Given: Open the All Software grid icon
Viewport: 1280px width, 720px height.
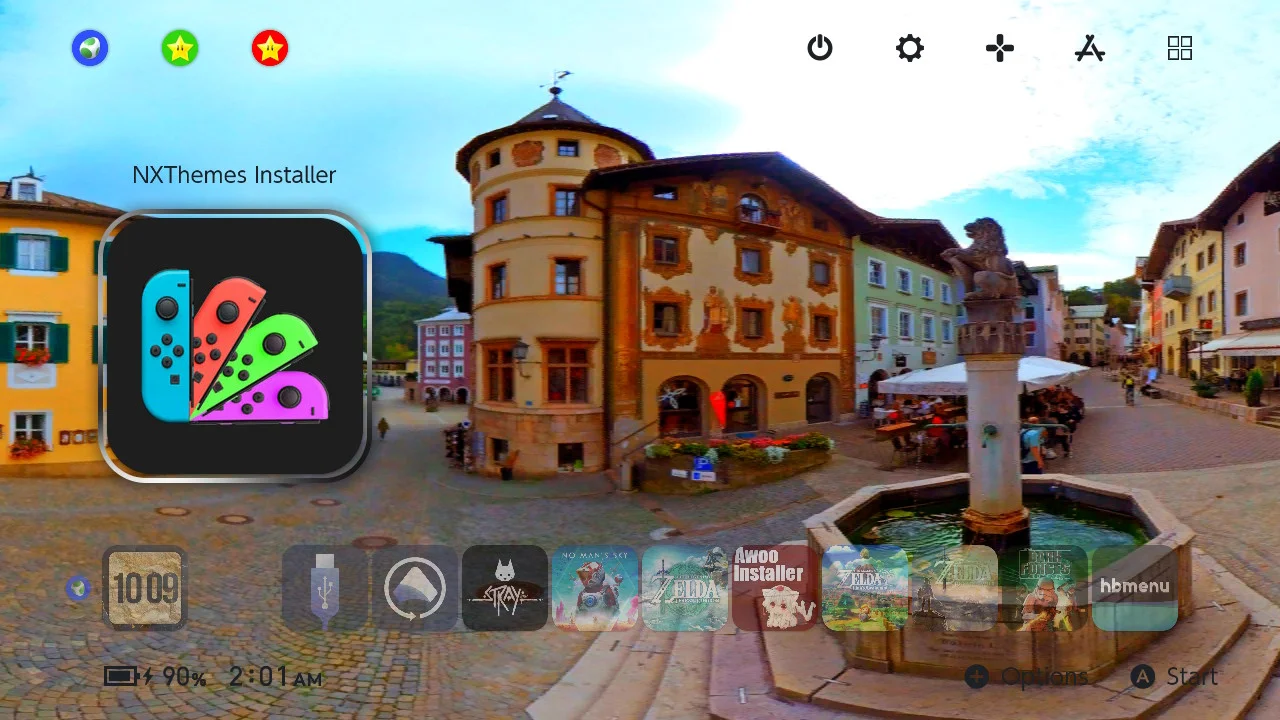Looking at the screenshot, I should tap(1180, 48).
